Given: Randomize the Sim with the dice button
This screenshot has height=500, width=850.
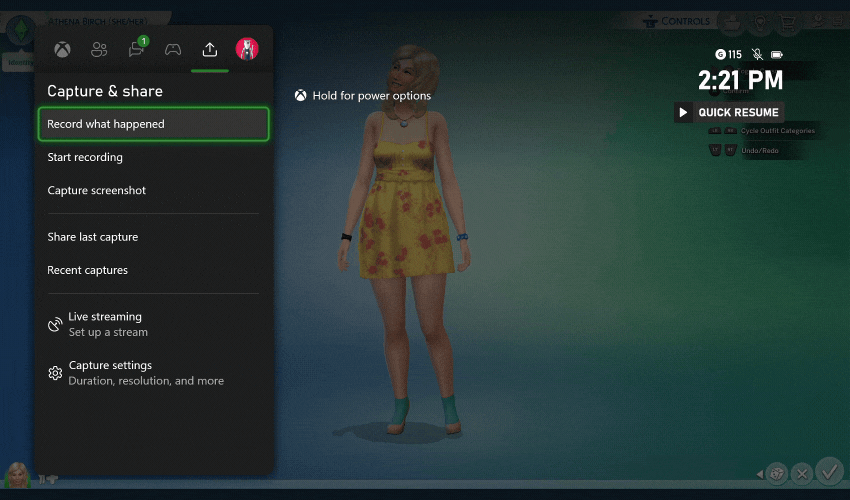Looking at the screenshot, I should (x=776, y=473).
